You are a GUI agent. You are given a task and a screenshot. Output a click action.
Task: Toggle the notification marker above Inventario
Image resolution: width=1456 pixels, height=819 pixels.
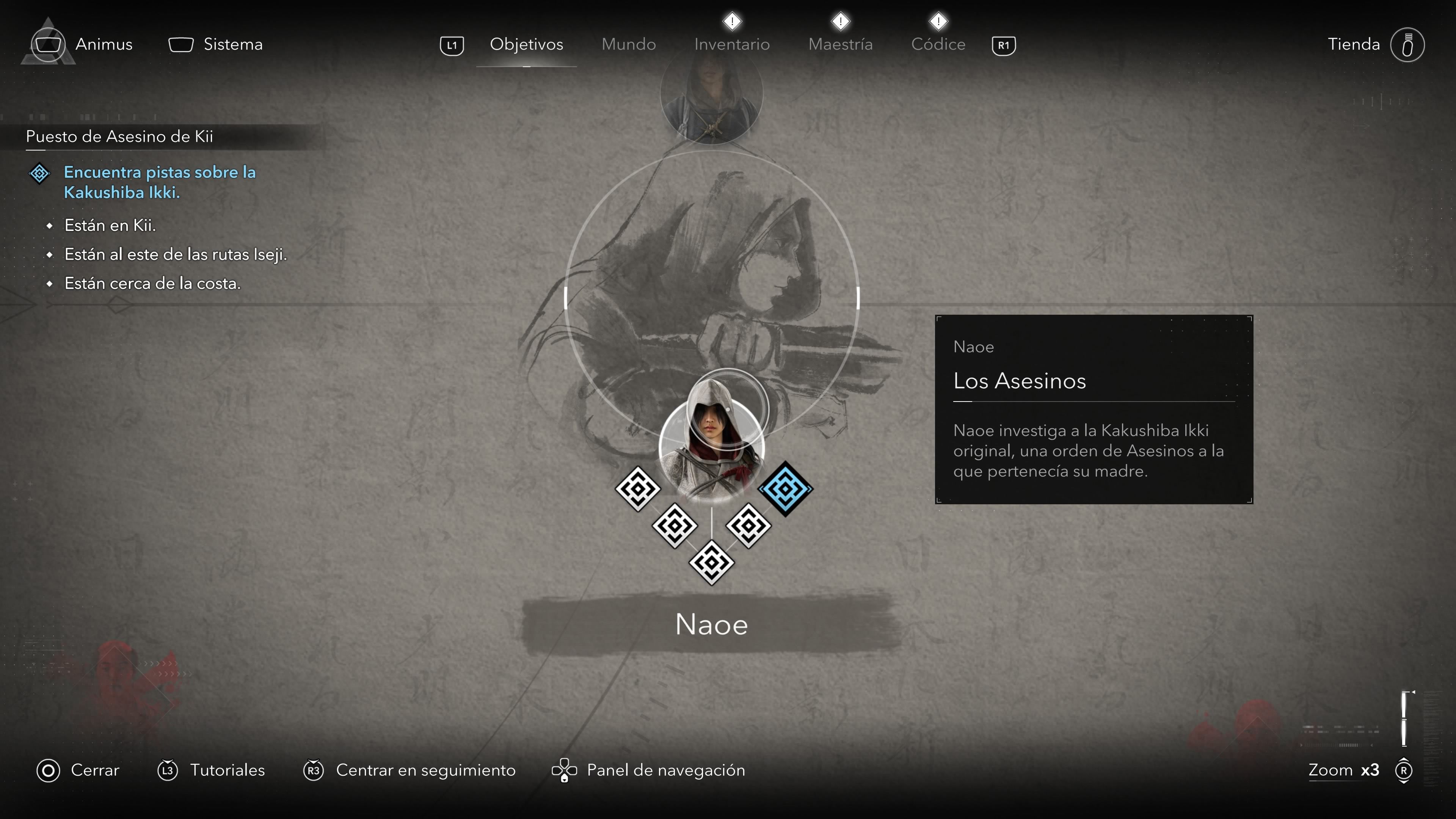(x=731, y=21)
